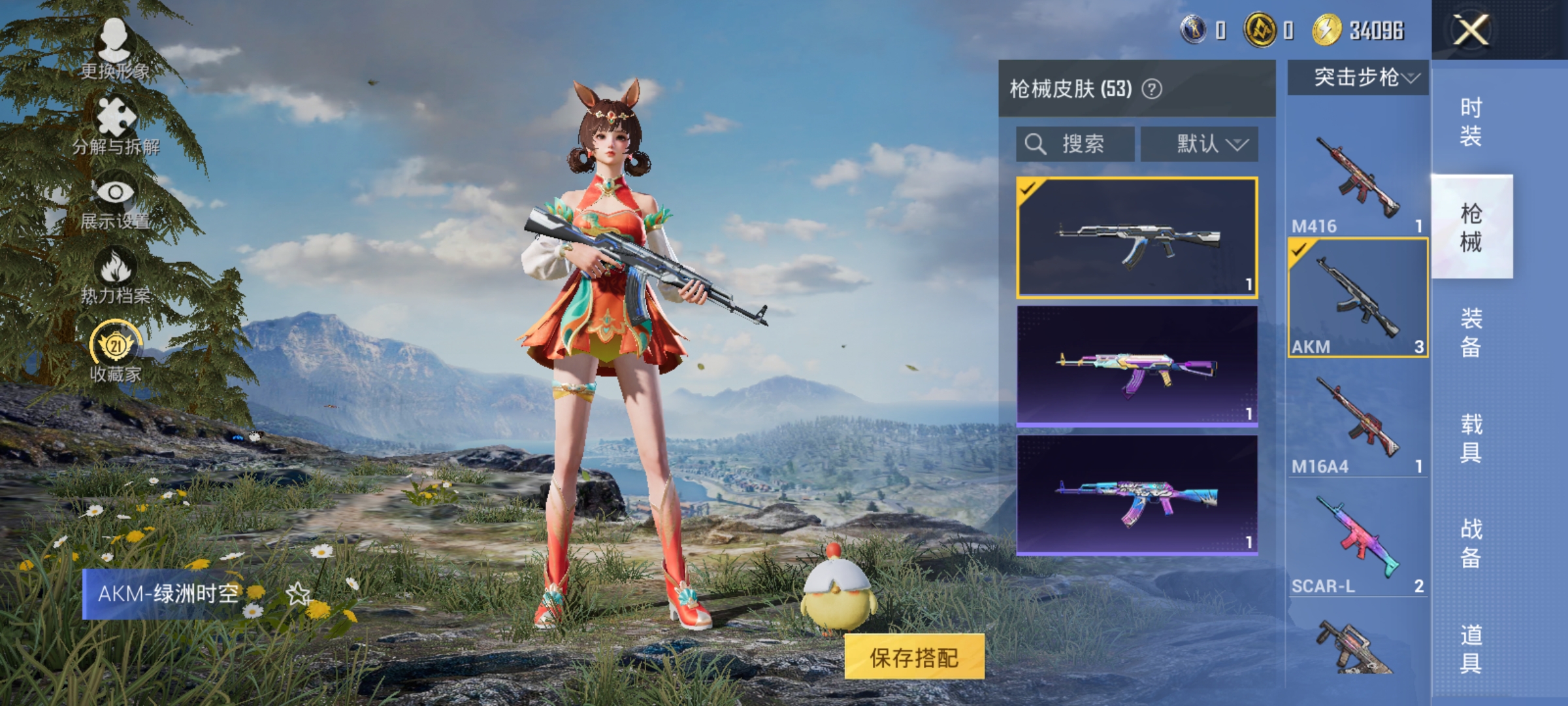Open the 突击步枪 weapon category dropdown
1568x706 pixels.
point(1356,77)
